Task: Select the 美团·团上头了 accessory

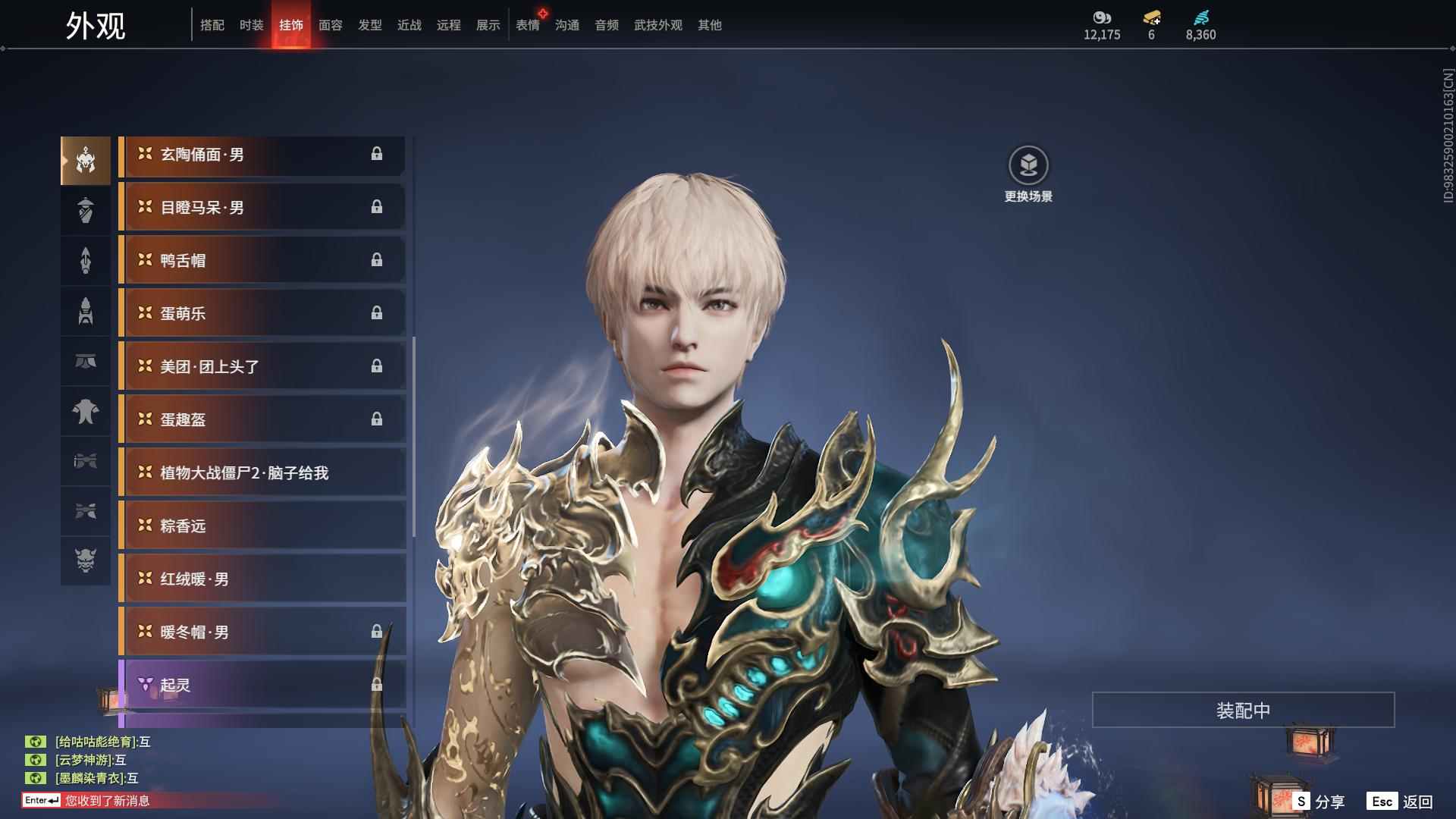Action: coord(262,367)
